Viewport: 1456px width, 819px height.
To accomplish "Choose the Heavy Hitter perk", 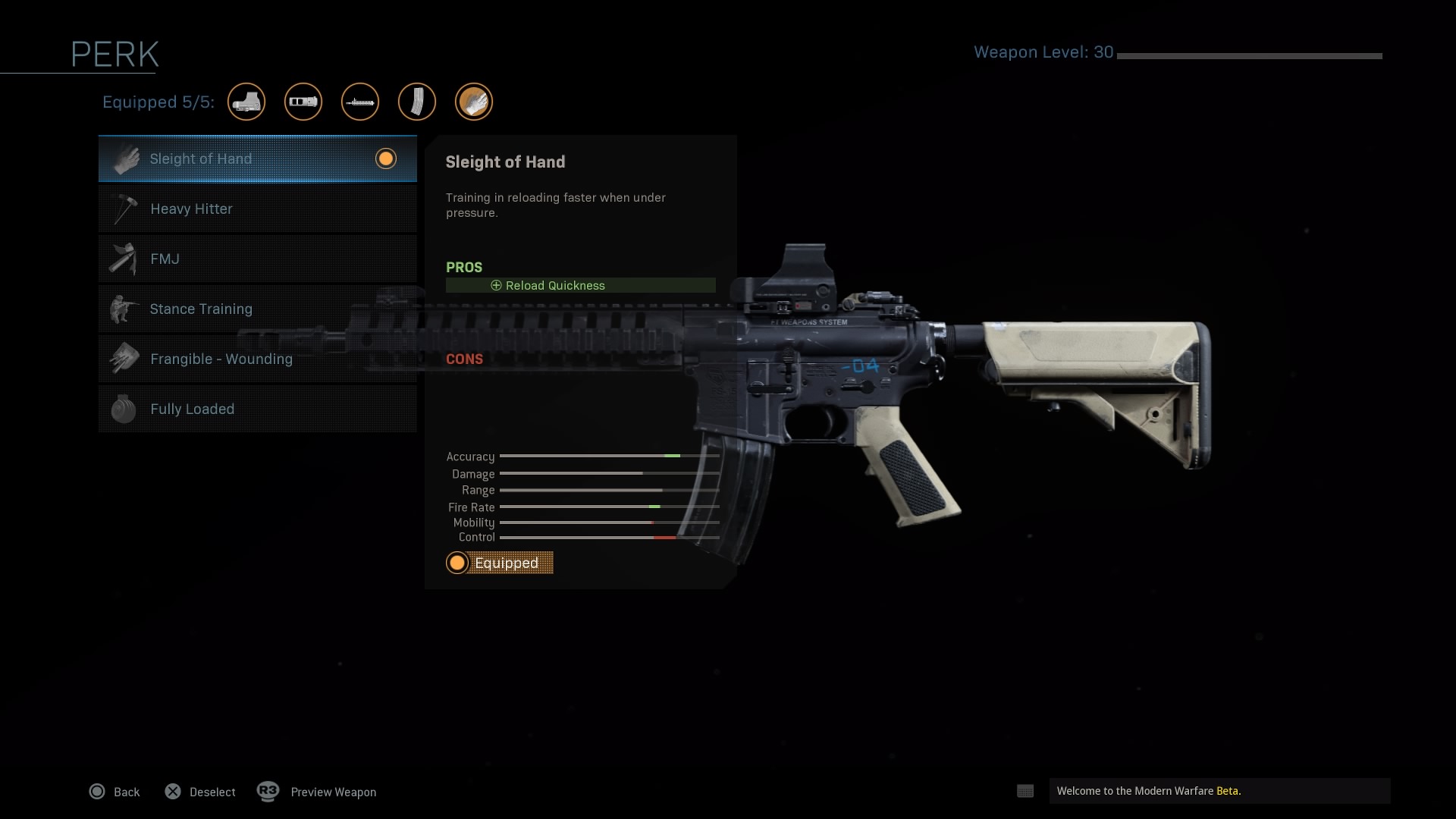I will point(257,209).
